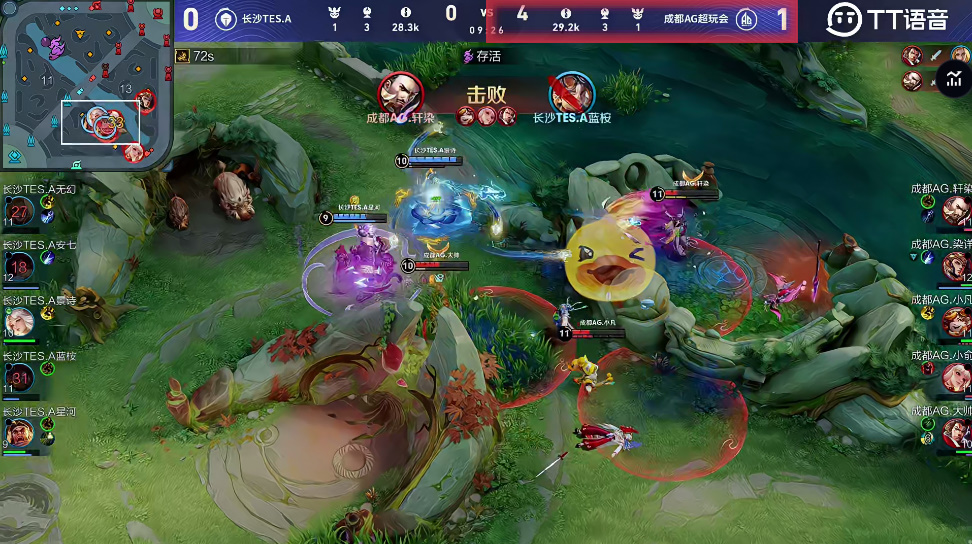The image size is (972, 544).
Task: Select player 长沙TES.A安七 portrait
Action: (x=19, y=266)
